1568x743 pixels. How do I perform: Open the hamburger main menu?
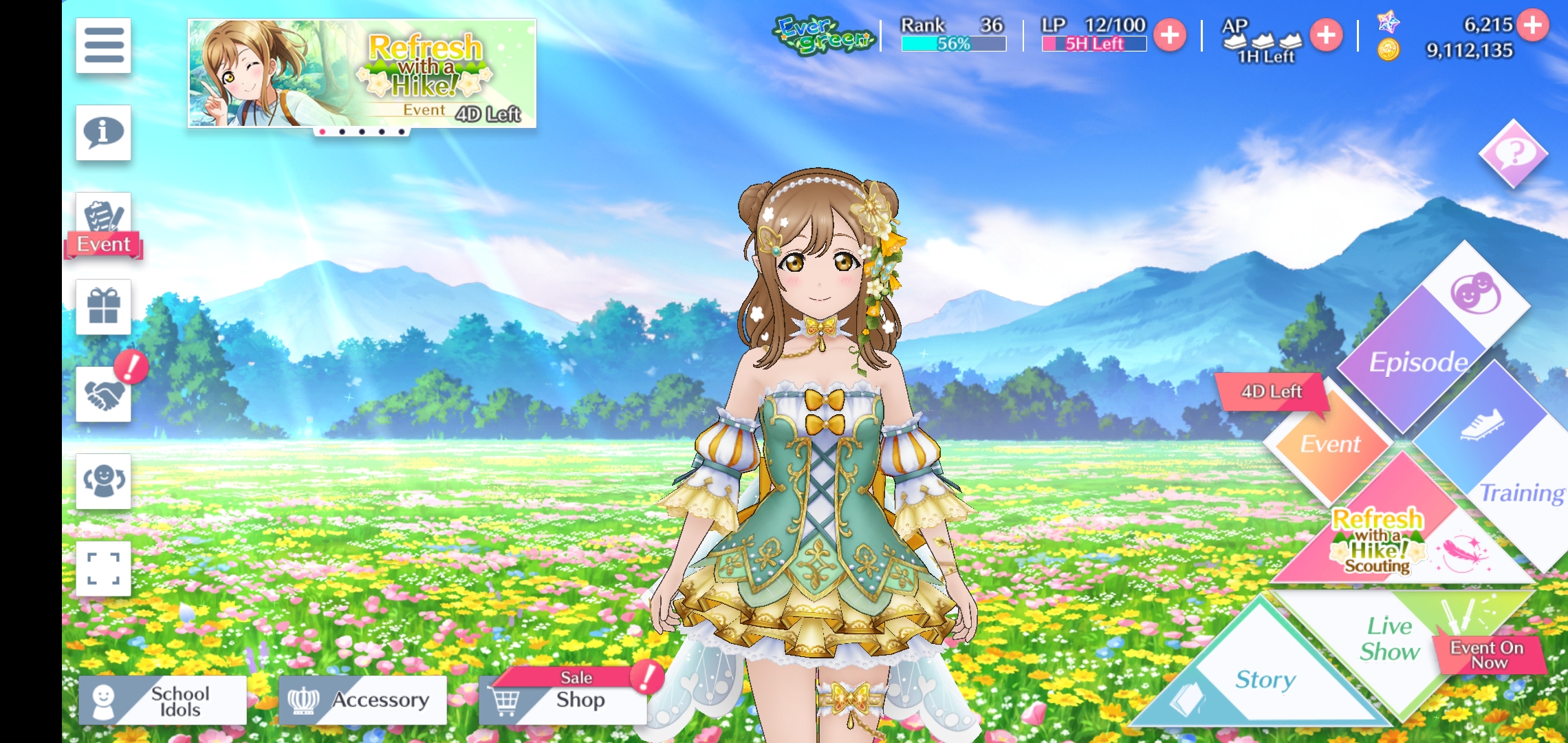pos(104,45)
